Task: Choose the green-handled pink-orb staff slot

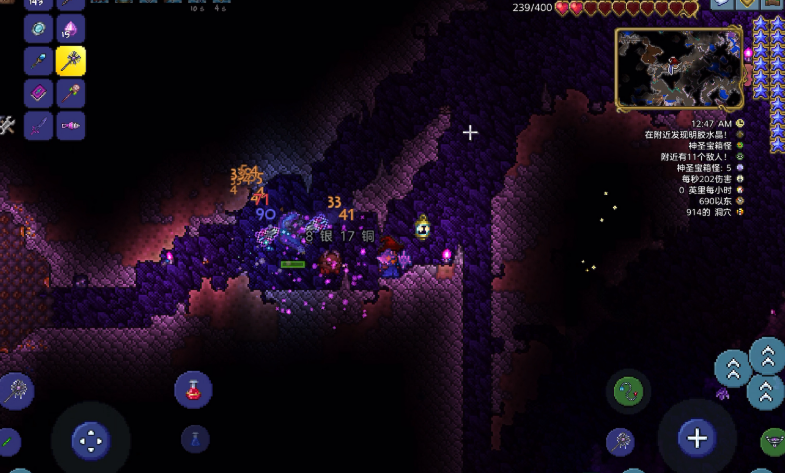Action: click(70, 94)
